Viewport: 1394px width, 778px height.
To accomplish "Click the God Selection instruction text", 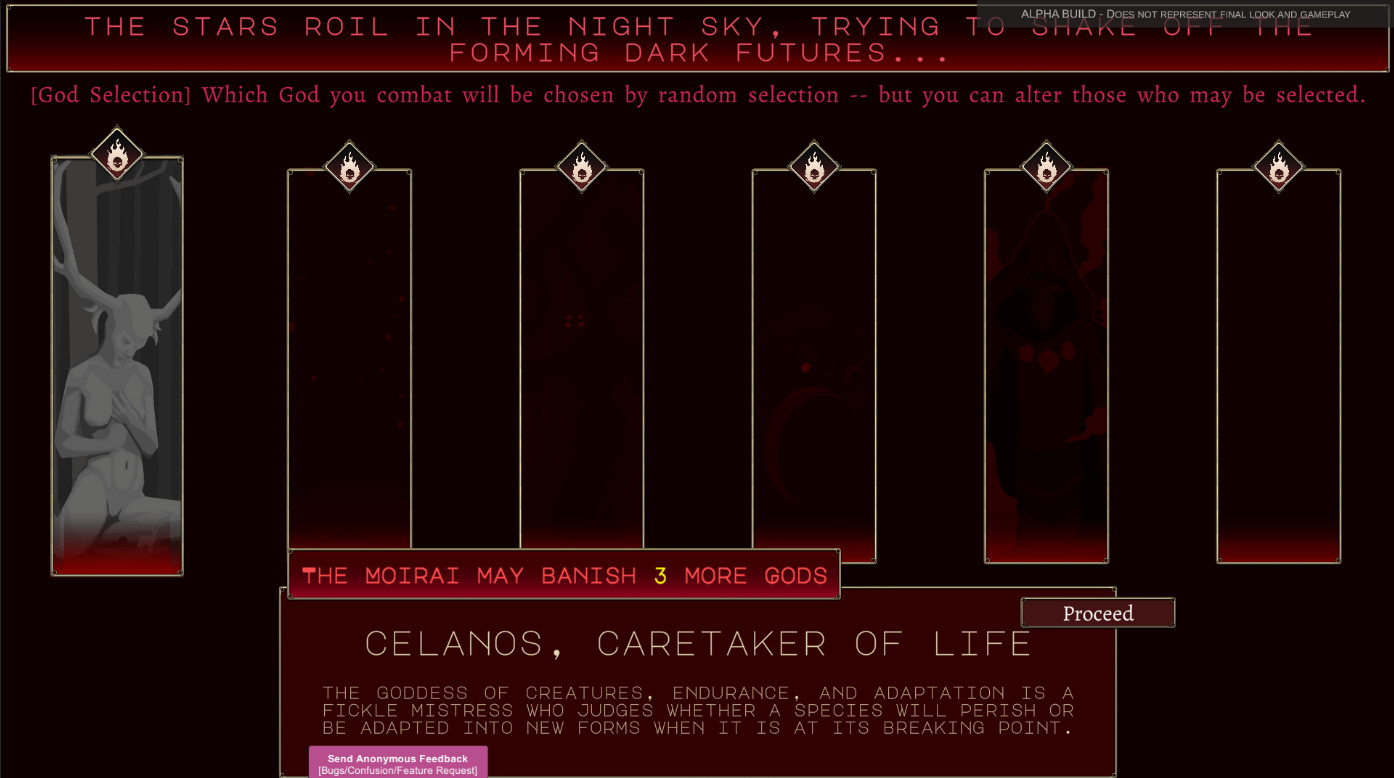I will point(697,94).
